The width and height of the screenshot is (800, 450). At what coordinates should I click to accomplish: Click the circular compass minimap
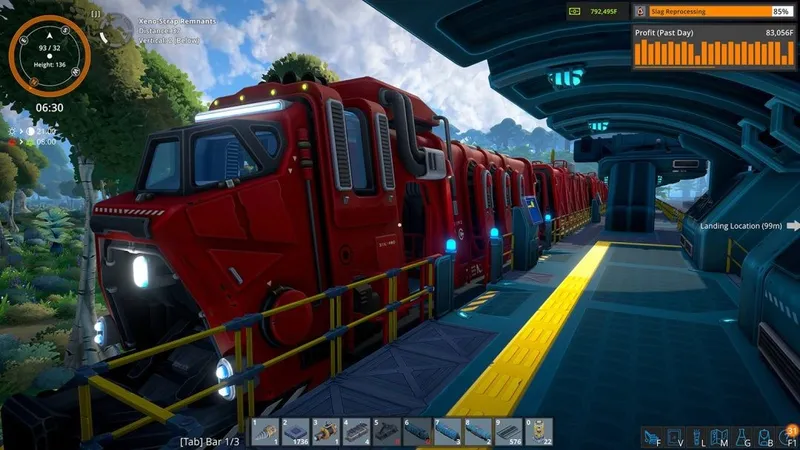[49, 55]
